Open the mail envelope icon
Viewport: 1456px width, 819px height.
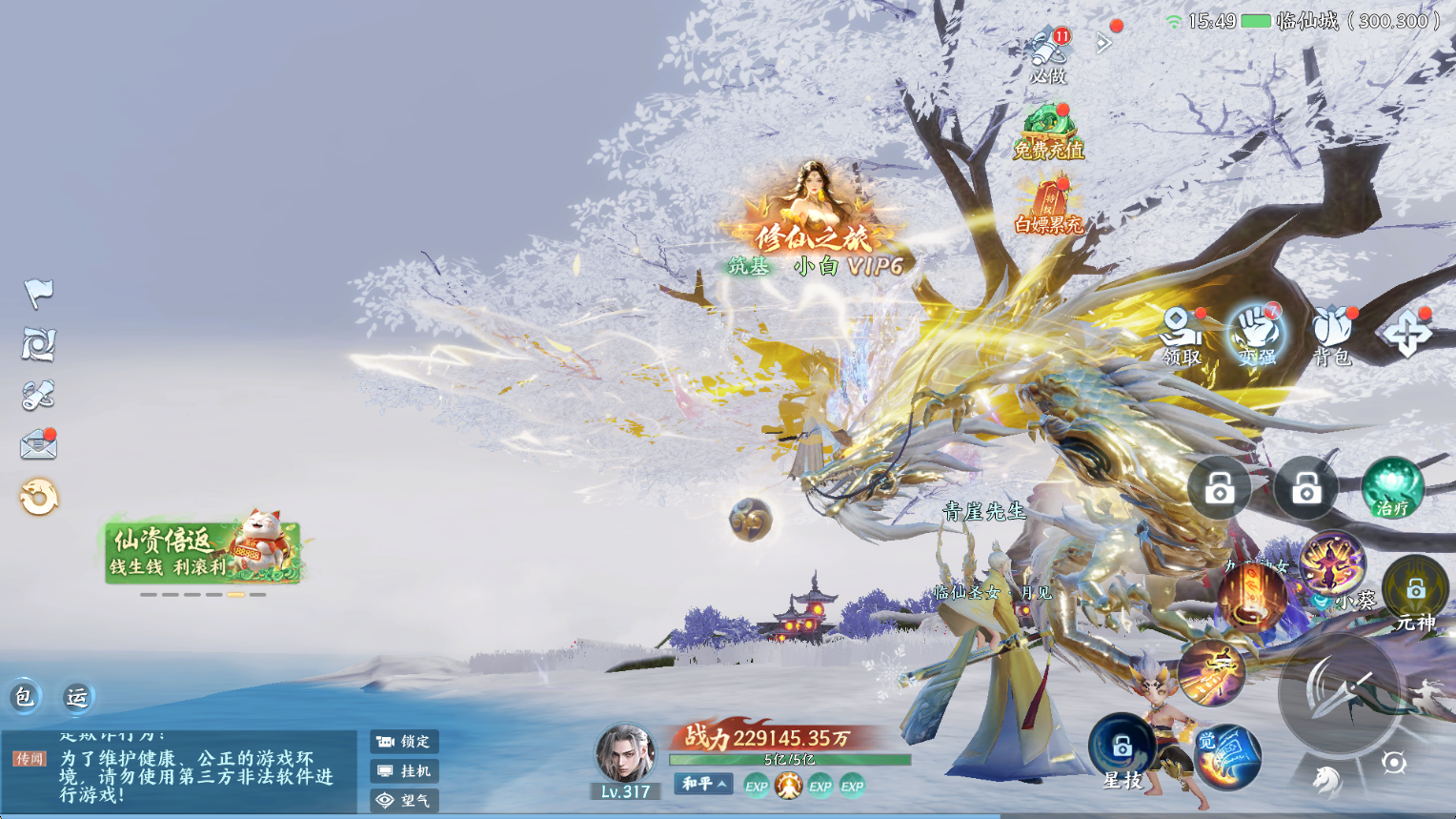click(x=38, y=444)
